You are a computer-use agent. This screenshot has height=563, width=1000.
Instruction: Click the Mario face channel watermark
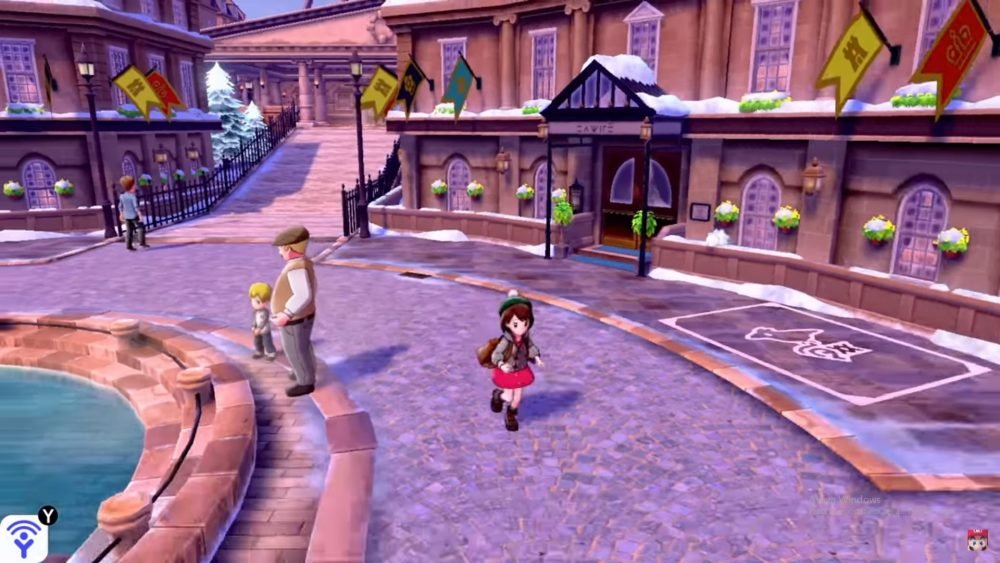(x=977, y=540)
